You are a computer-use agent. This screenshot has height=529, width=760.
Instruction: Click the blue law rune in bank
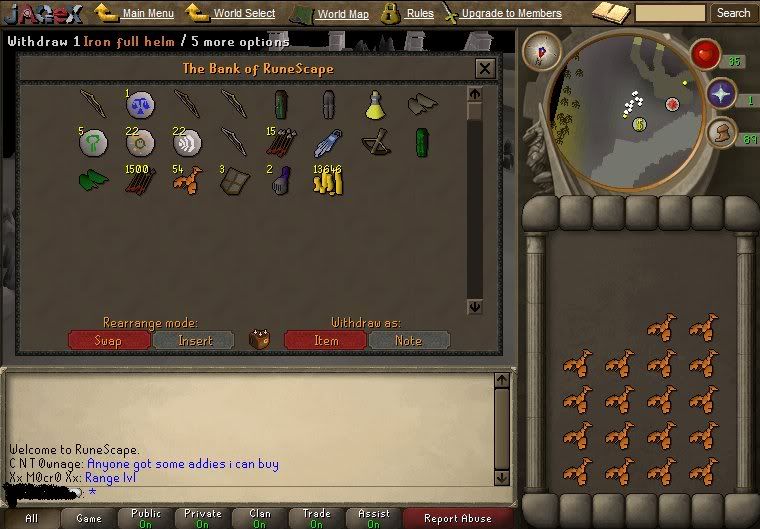(x=140, y=104)
